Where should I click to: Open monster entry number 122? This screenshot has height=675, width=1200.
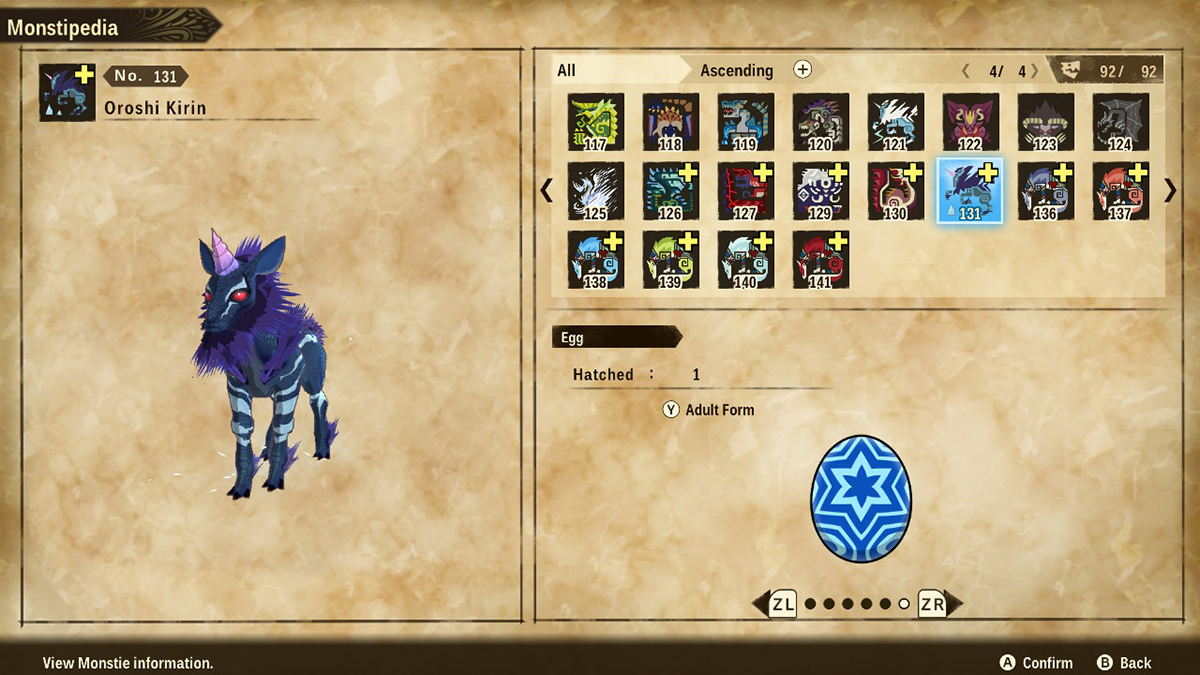pyautogui.click(x=971, y=122)
